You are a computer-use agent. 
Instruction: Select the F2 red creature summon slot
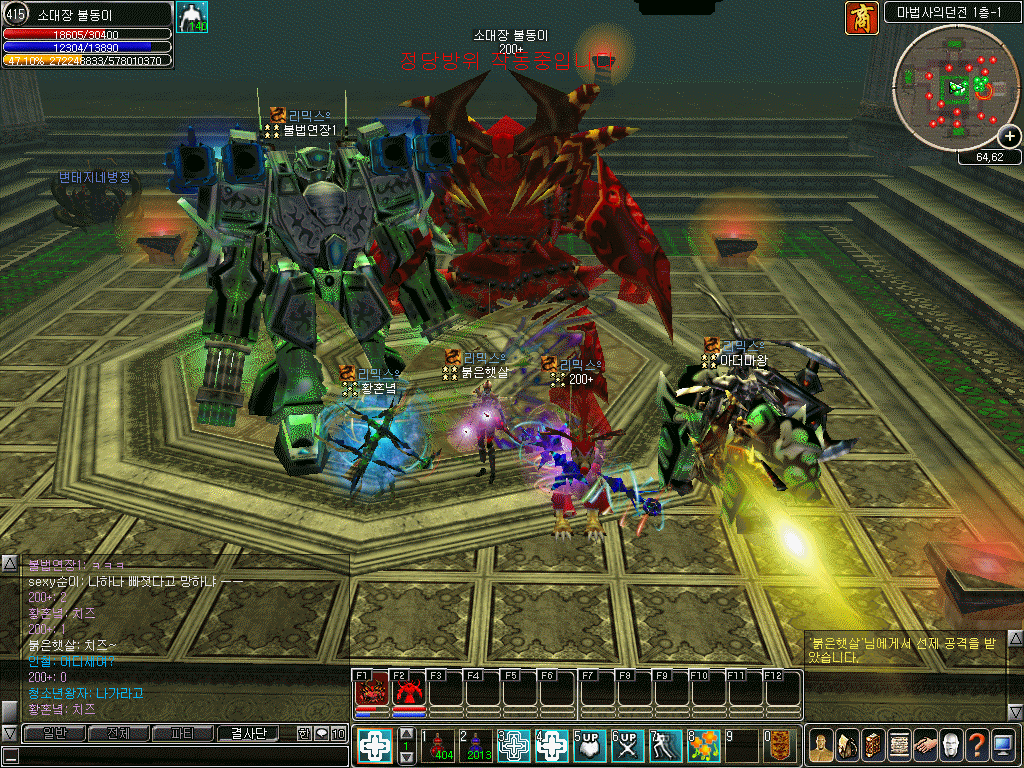(408, 691)
